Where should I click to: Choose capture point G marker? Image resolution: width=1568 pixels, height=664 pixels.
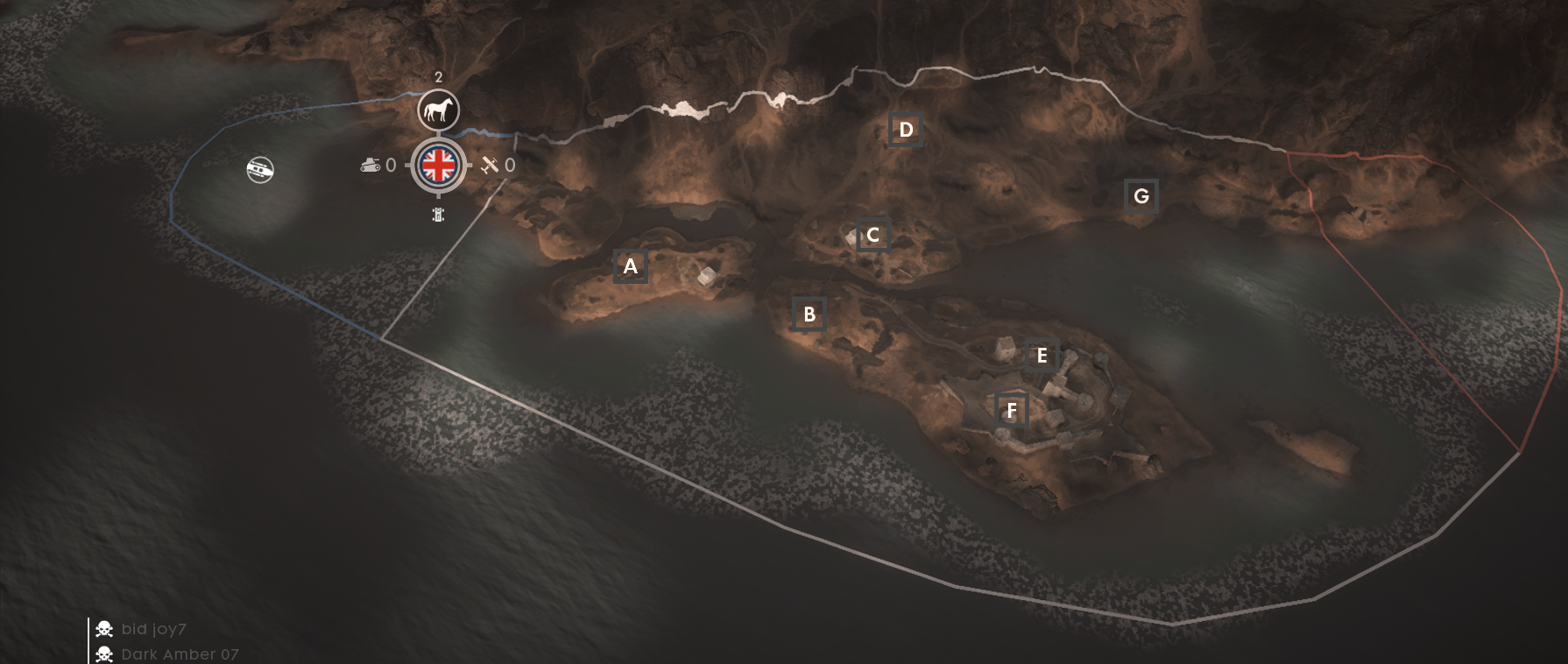1141,196
